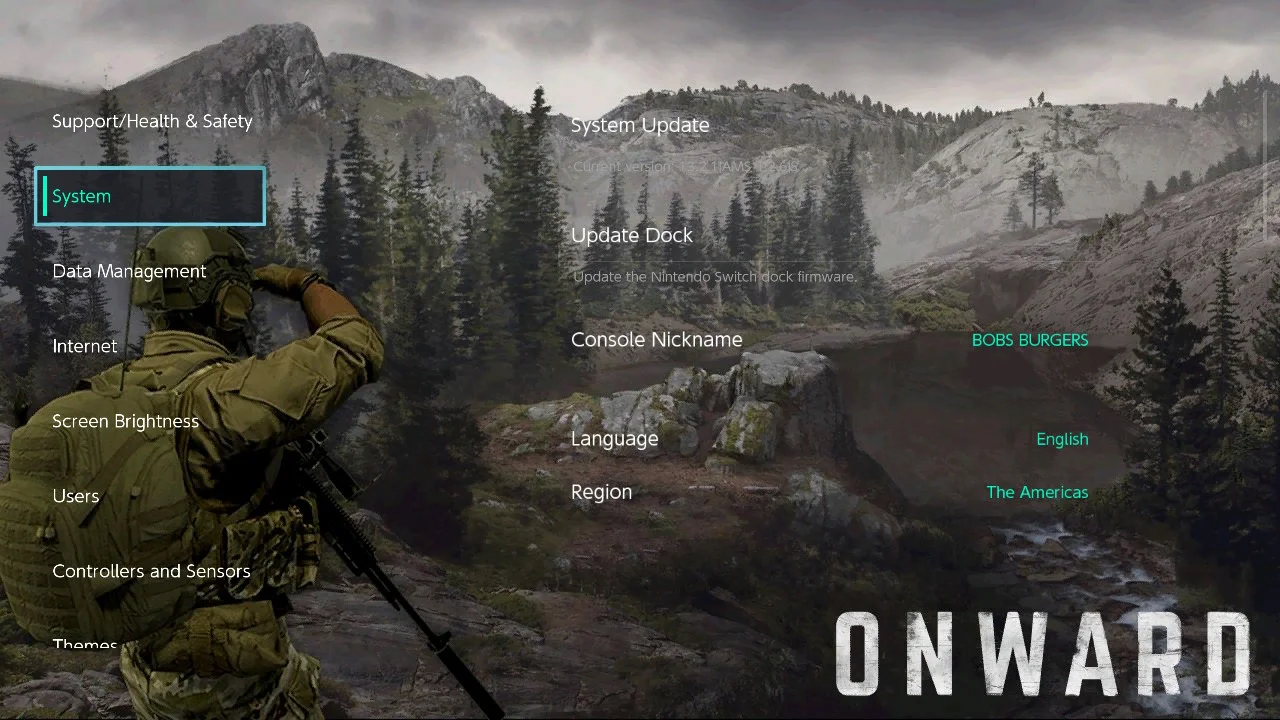Choose the Update Dock option
Screen dimensions: 1280x720
click(632, 235)
